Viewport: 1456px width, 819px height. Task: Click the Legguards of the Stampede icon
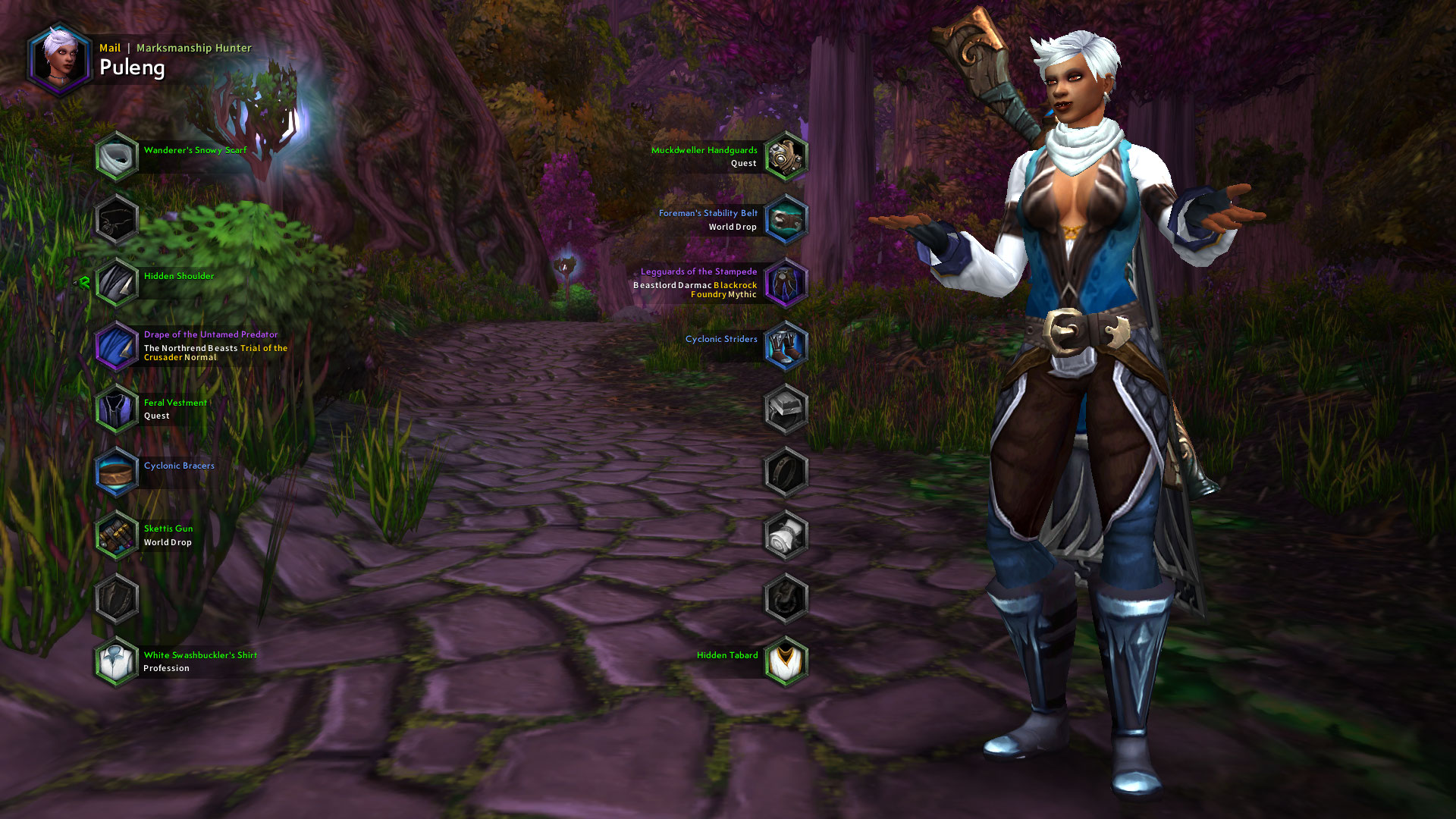785,282
